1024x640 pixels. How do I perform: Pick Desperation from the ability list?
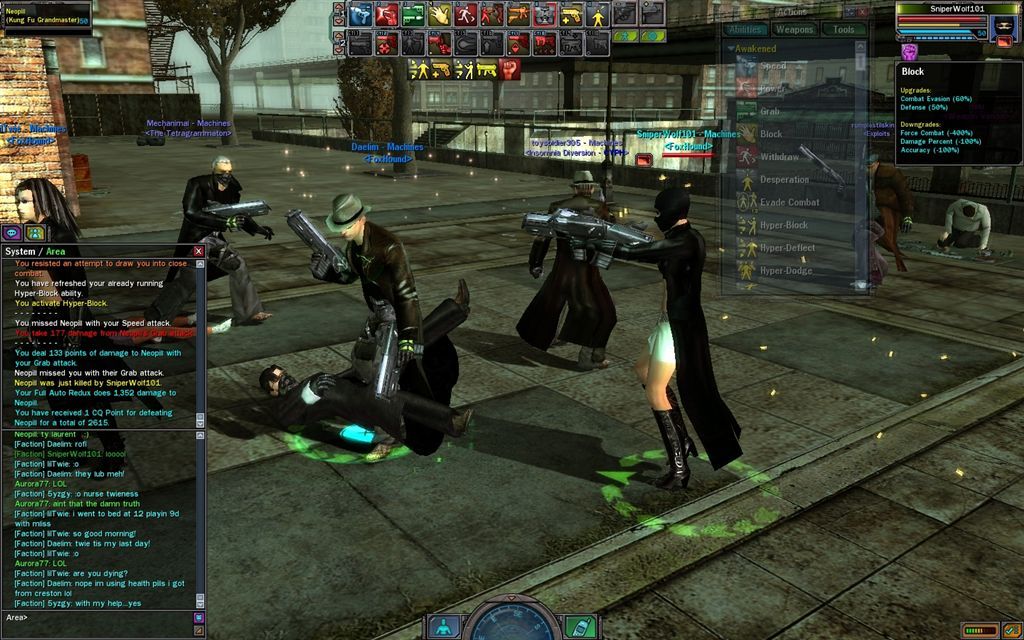(x=784, y=180)
